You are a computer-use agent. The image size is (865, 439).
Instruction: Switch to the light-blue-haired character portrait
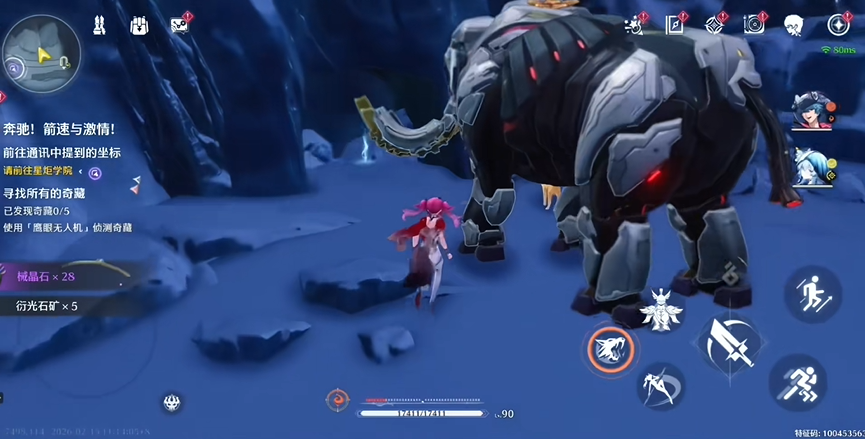click(807, 166)
